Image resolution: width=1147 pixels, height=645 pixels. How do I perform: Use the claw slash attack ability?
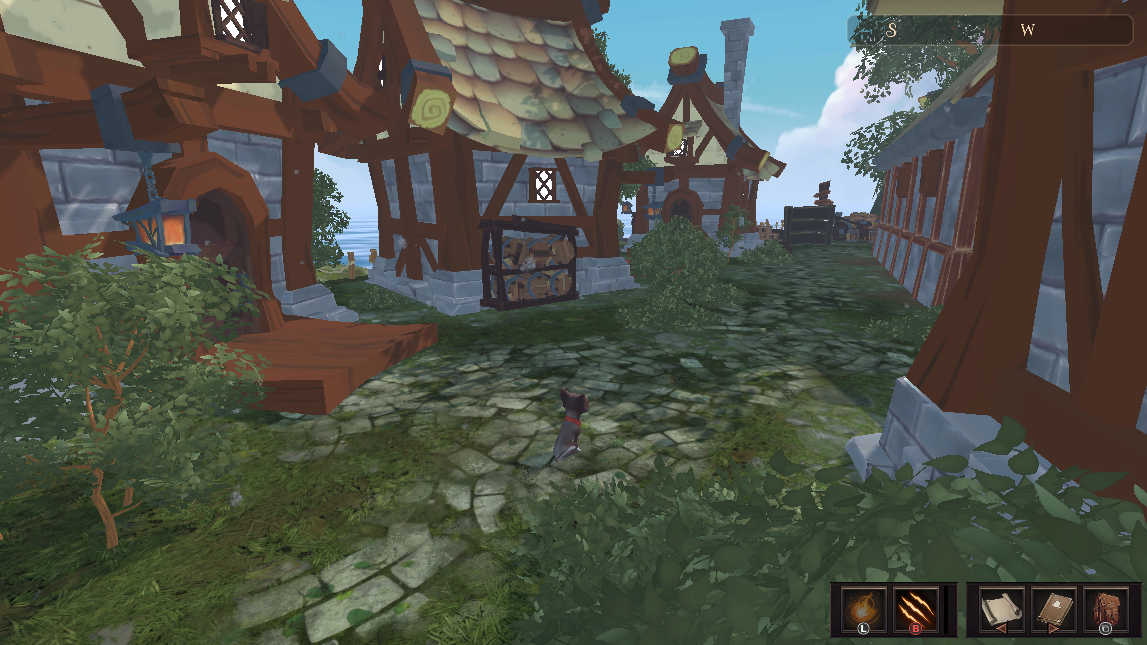pyautogui.click(x=914, y=609)
